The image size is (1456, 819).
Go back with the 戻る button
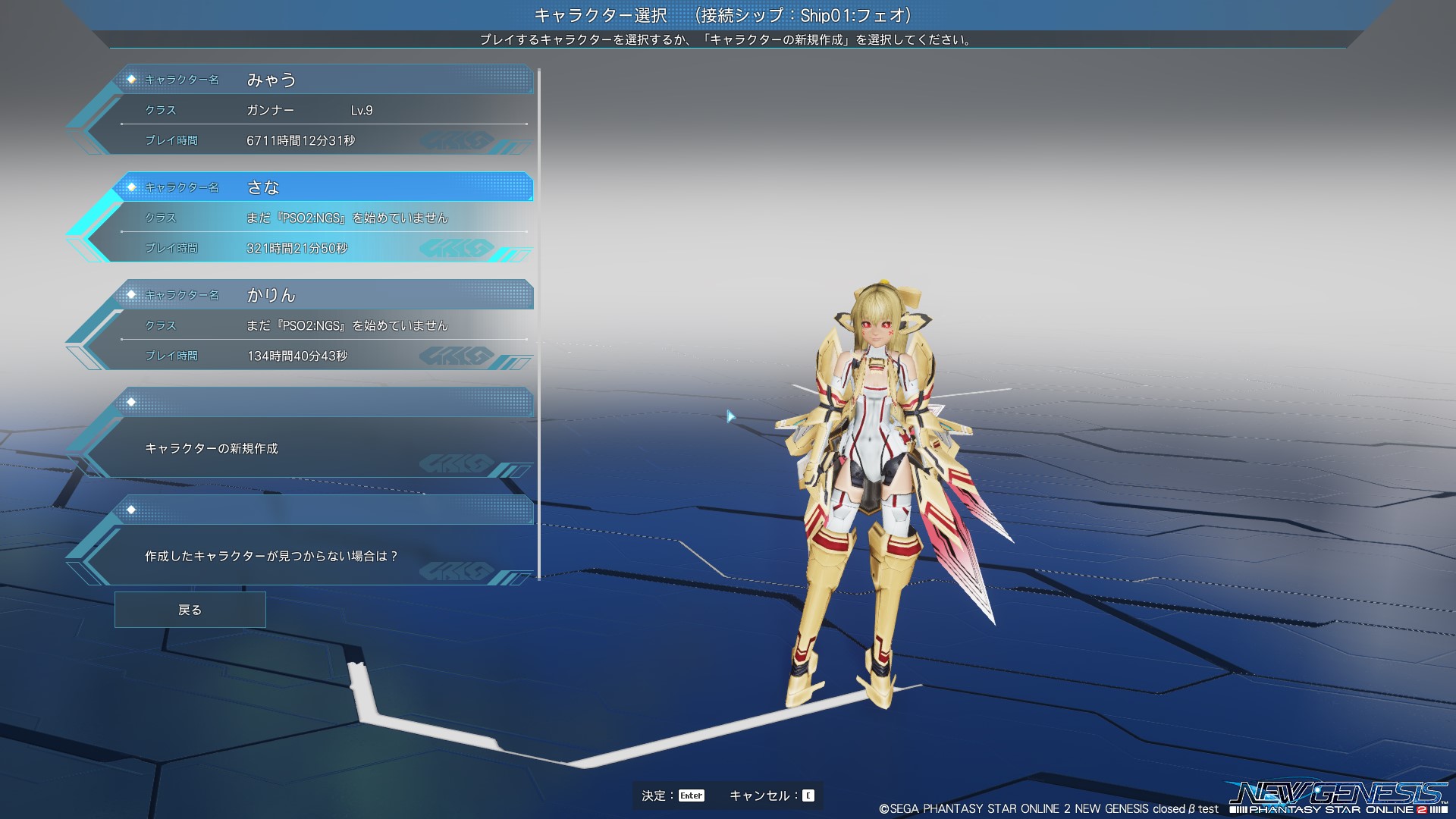click(x=190, y=610)
